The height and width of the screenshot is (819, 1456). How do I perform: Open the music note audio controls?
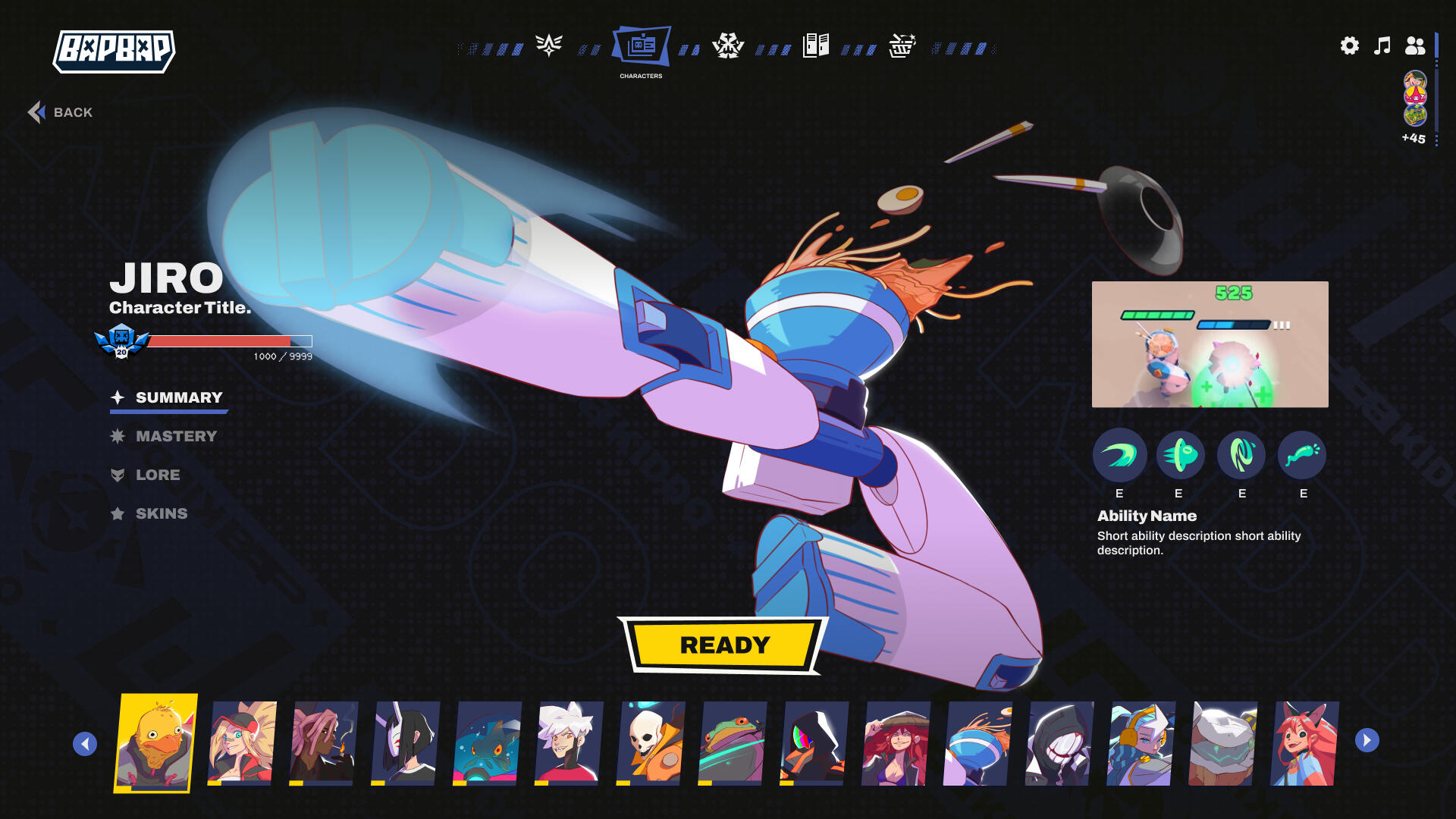click(x=1382, y=46)
